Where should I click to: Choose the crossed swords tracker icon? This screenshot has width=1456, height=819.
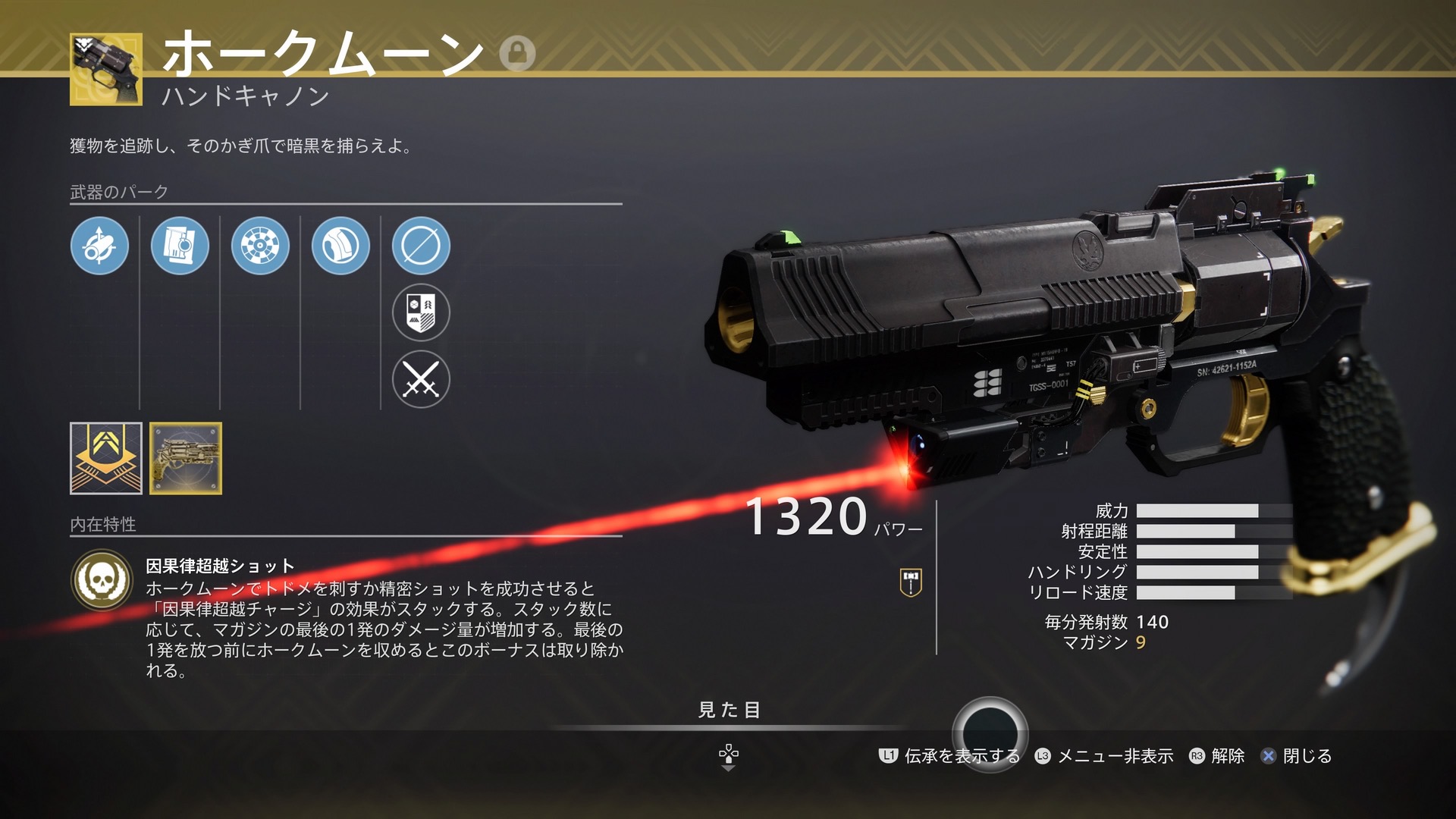421,379
